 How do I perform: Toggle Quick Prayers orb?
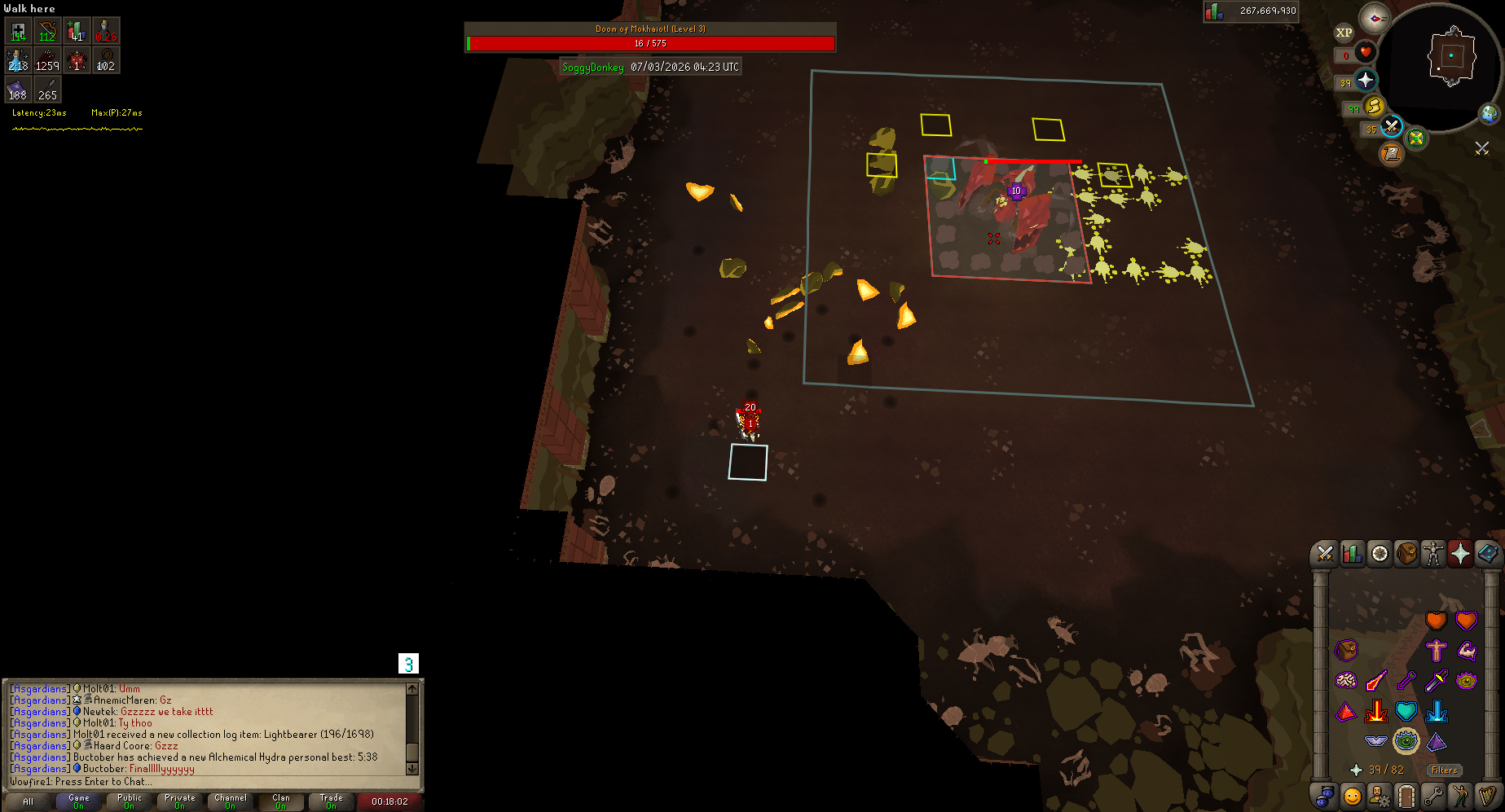pyautogui.click(x=1366, y=81)
